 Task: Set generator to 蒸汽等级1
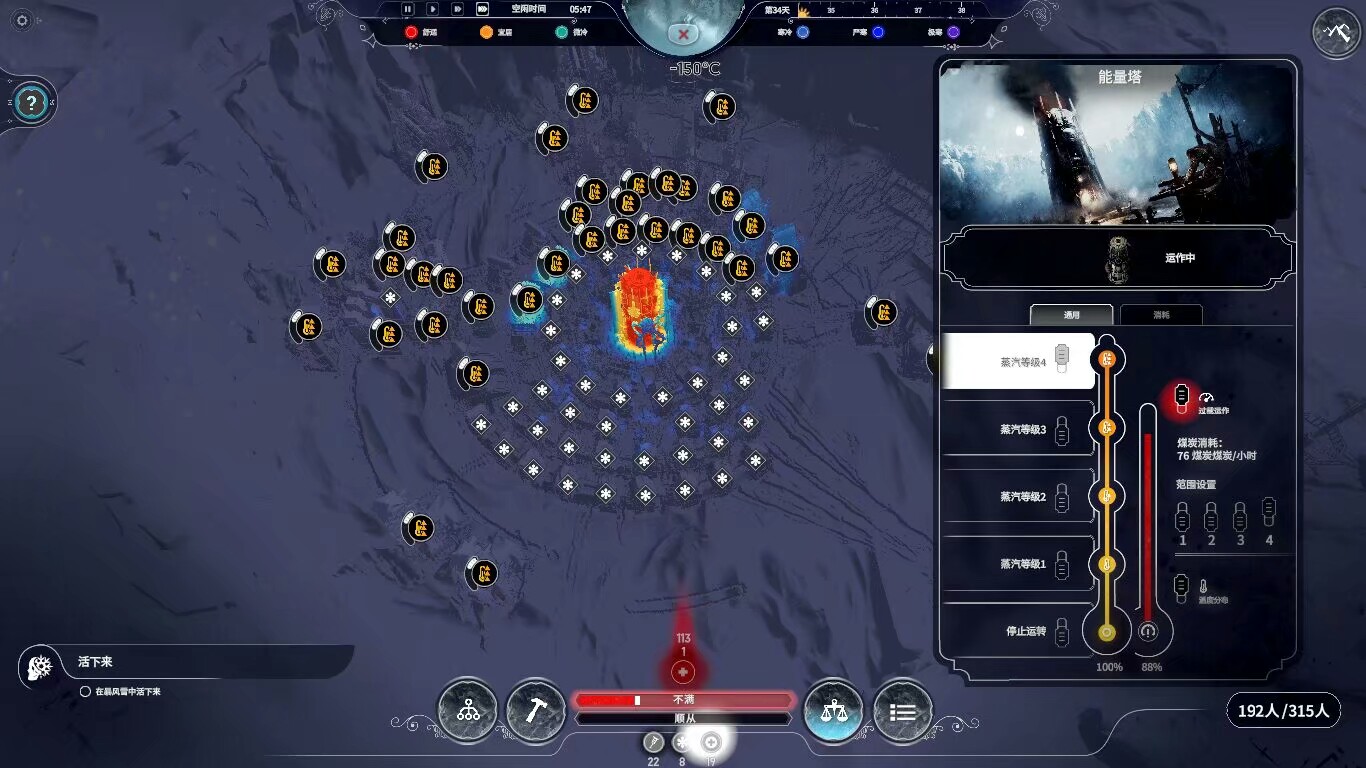[x=1022, y=564]
